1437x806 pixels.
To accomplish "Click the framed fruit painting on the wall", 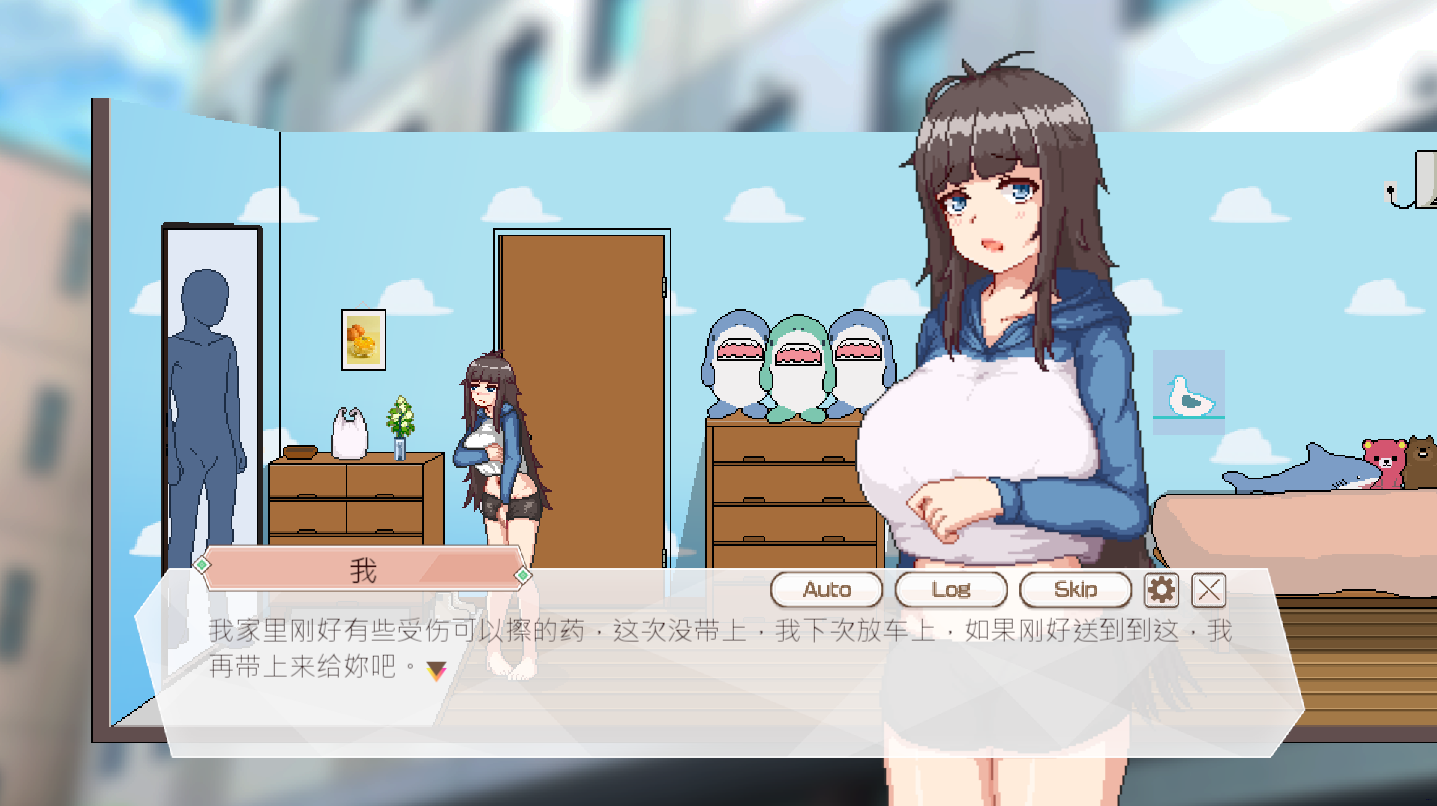I will point(364,339).
